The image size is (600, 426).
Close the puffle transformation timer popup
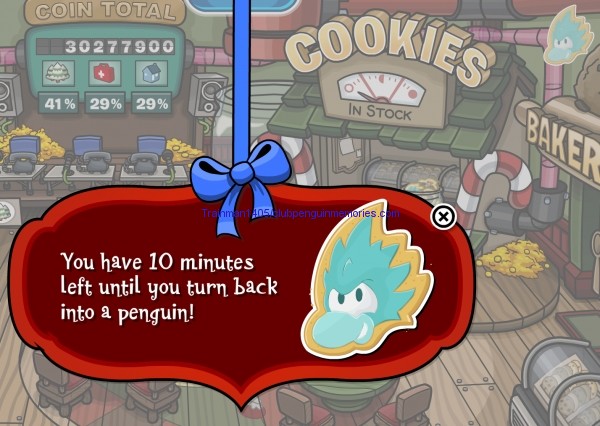443,217
